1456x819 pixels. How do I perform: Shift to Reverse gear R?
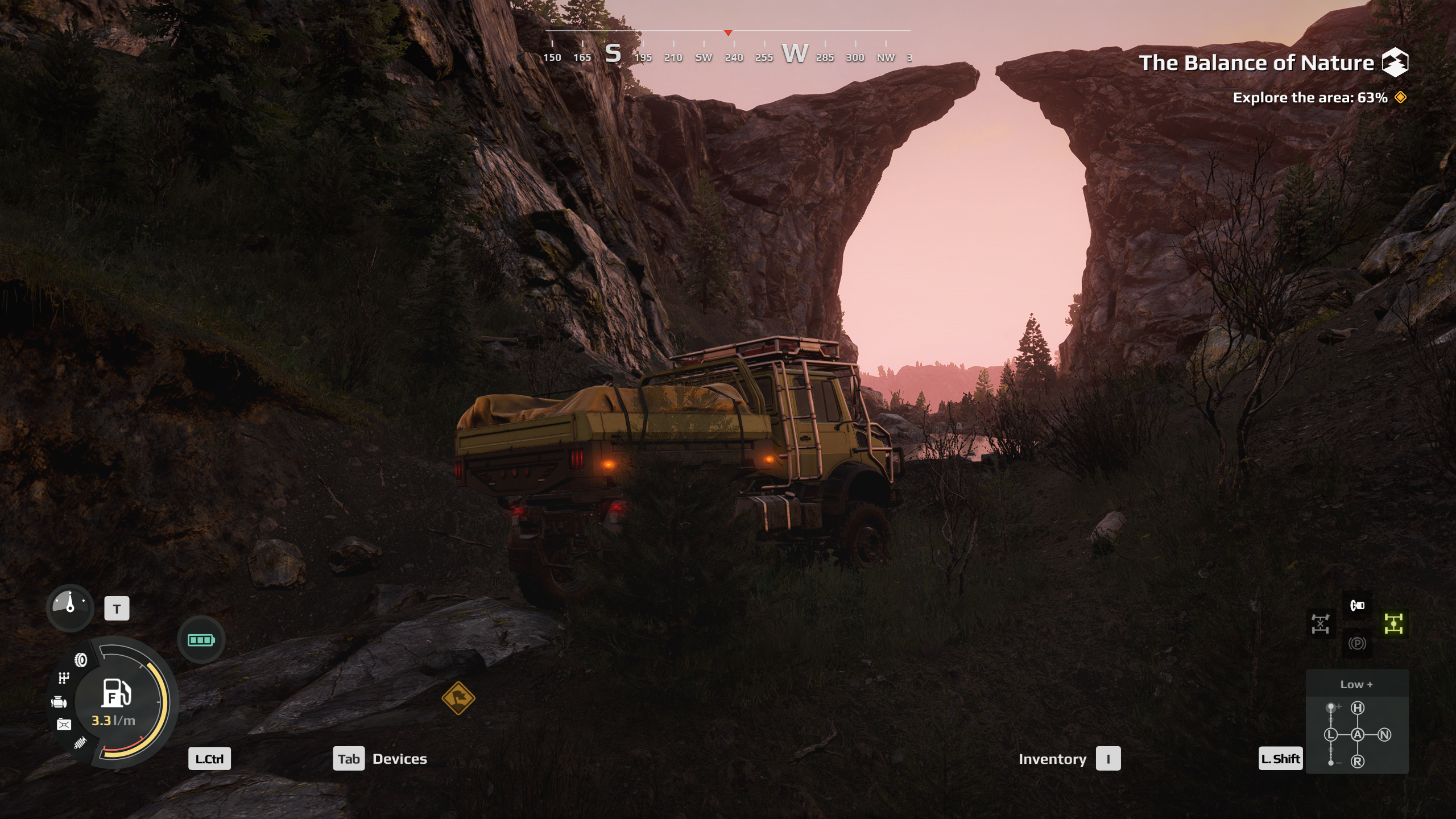point(1358,762)
